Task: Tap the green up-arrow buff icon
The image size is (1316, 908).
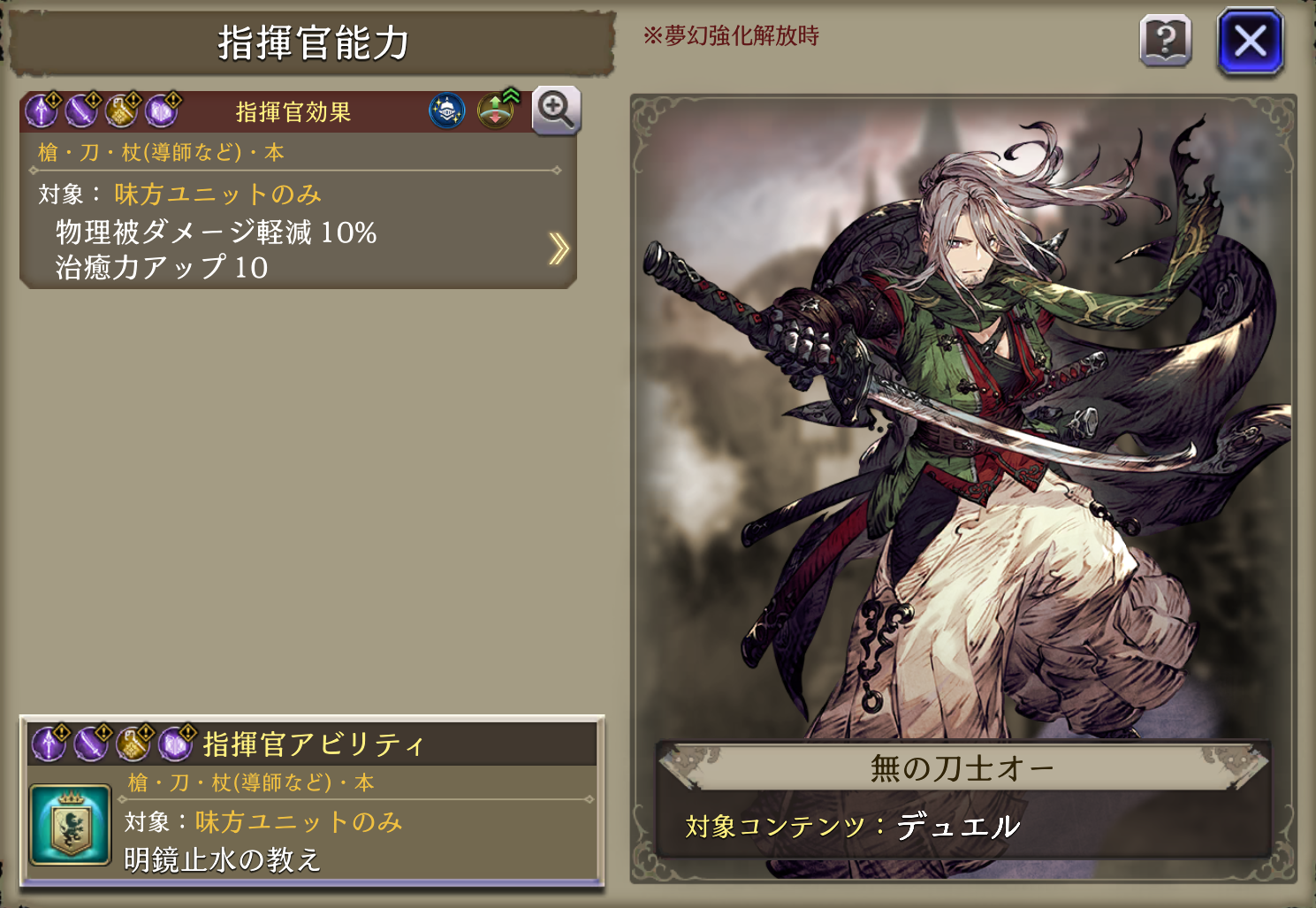Action: [497, 110]
